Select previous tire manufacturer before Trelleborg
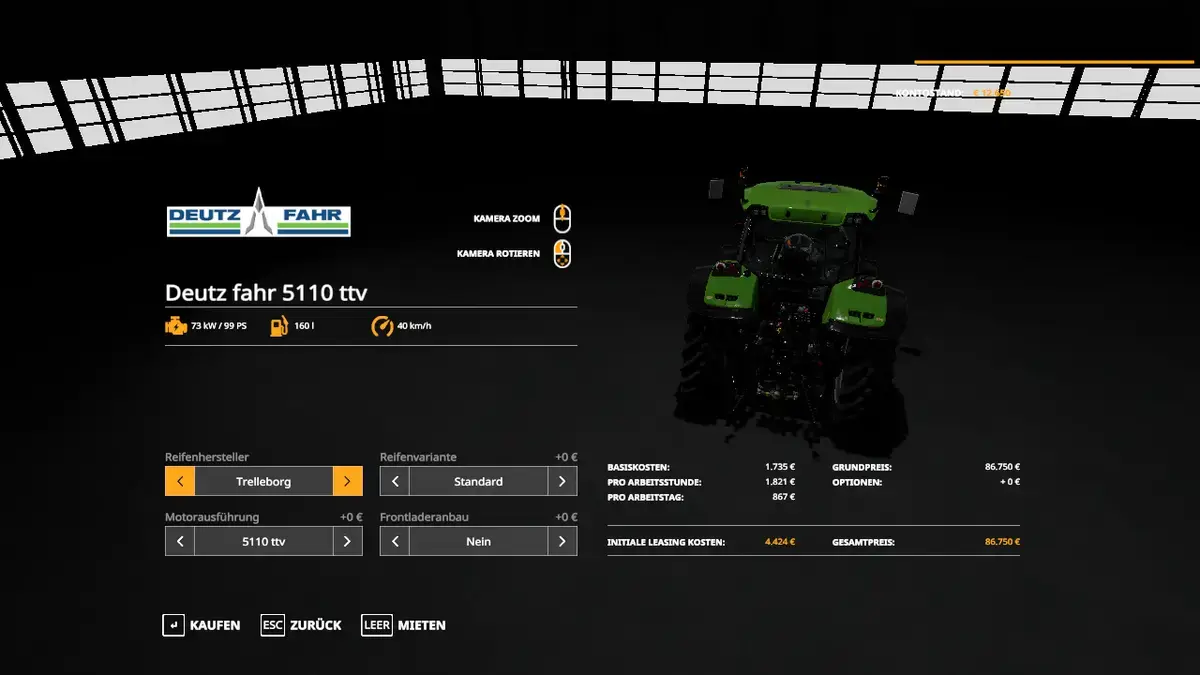 click(x=180, y=481)
